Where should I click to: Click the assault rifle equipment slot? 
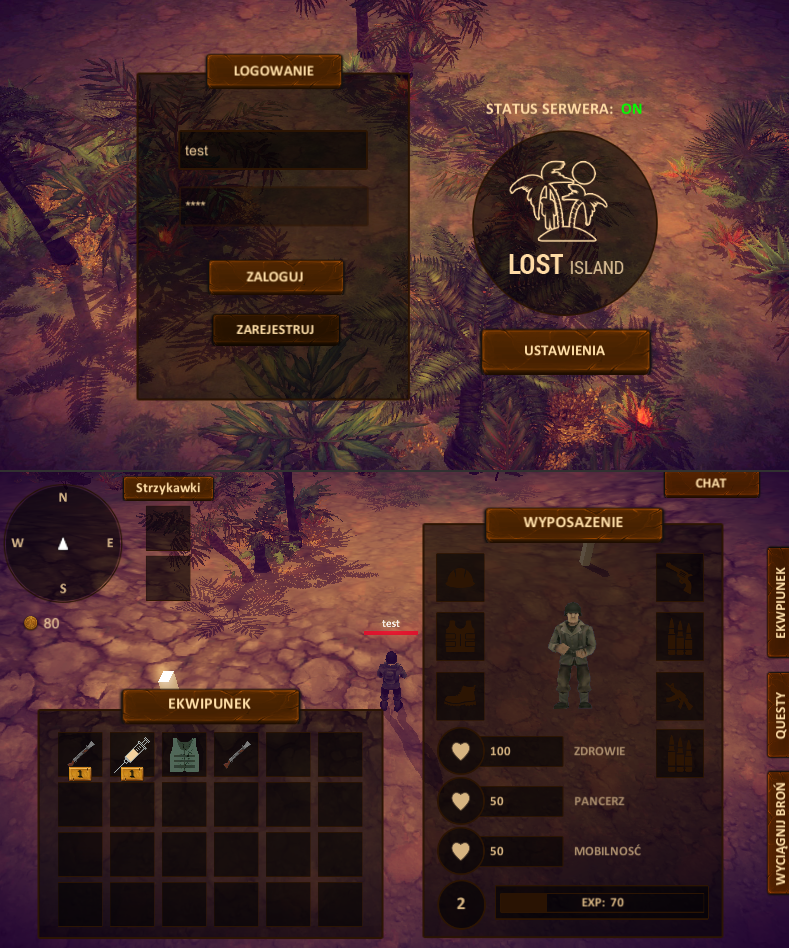(680, 696)
